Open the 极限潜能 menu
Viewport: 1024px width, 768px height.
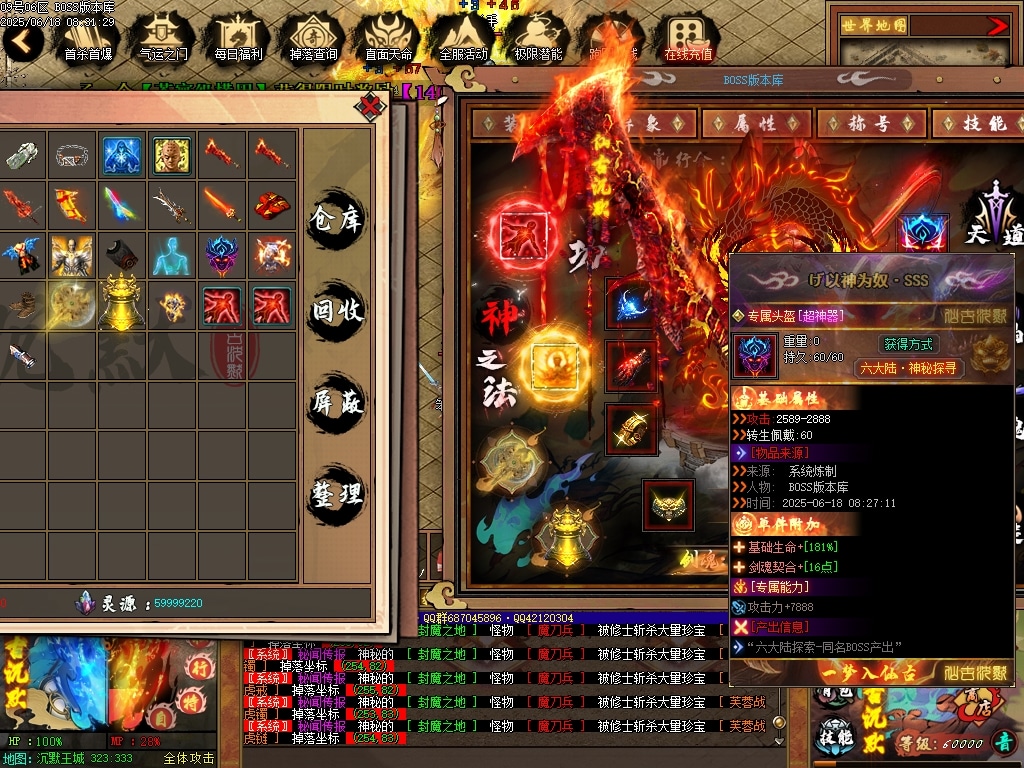538,39
